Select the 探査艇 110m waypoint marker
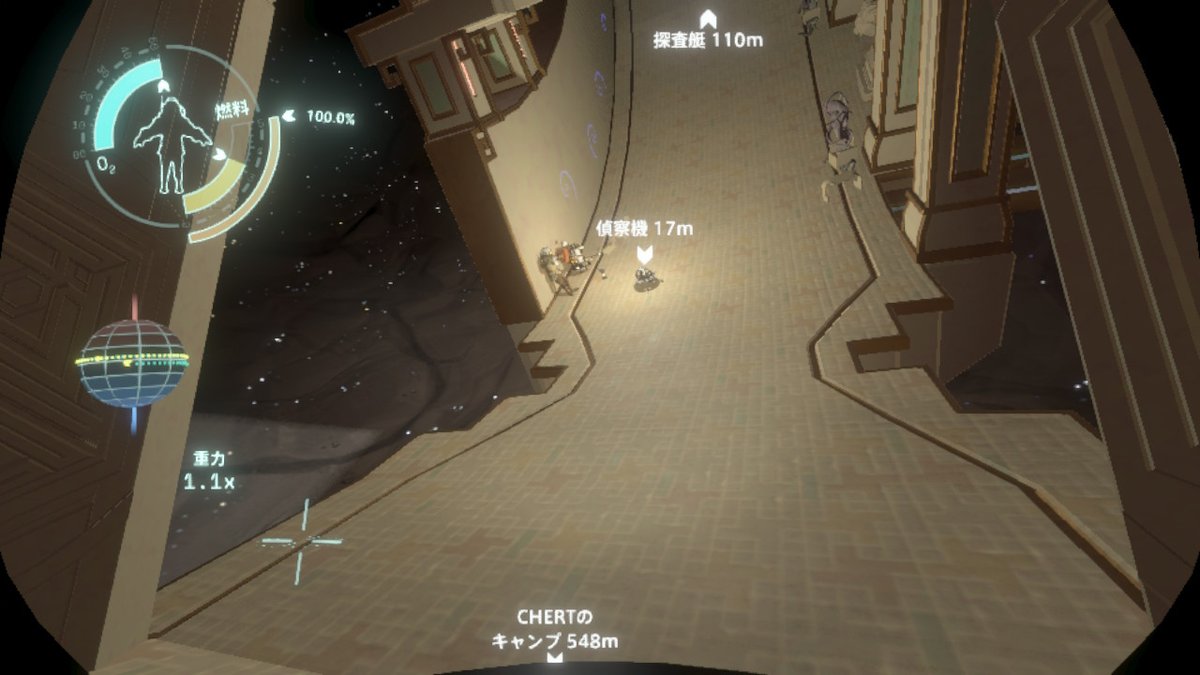The width and height of the screenshot is (1200, 675). tap(708, 18)
